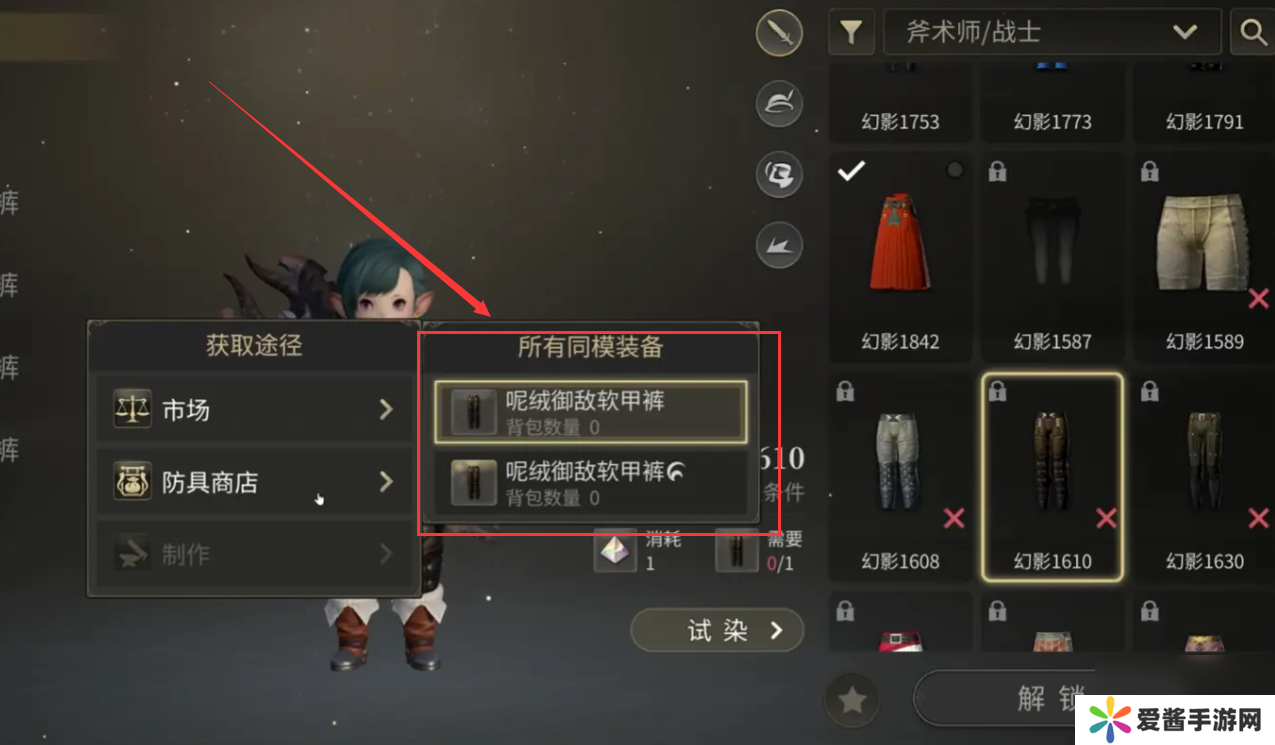
Task: Open the 防具商店 acquisition route
Action: coord(253,482)
